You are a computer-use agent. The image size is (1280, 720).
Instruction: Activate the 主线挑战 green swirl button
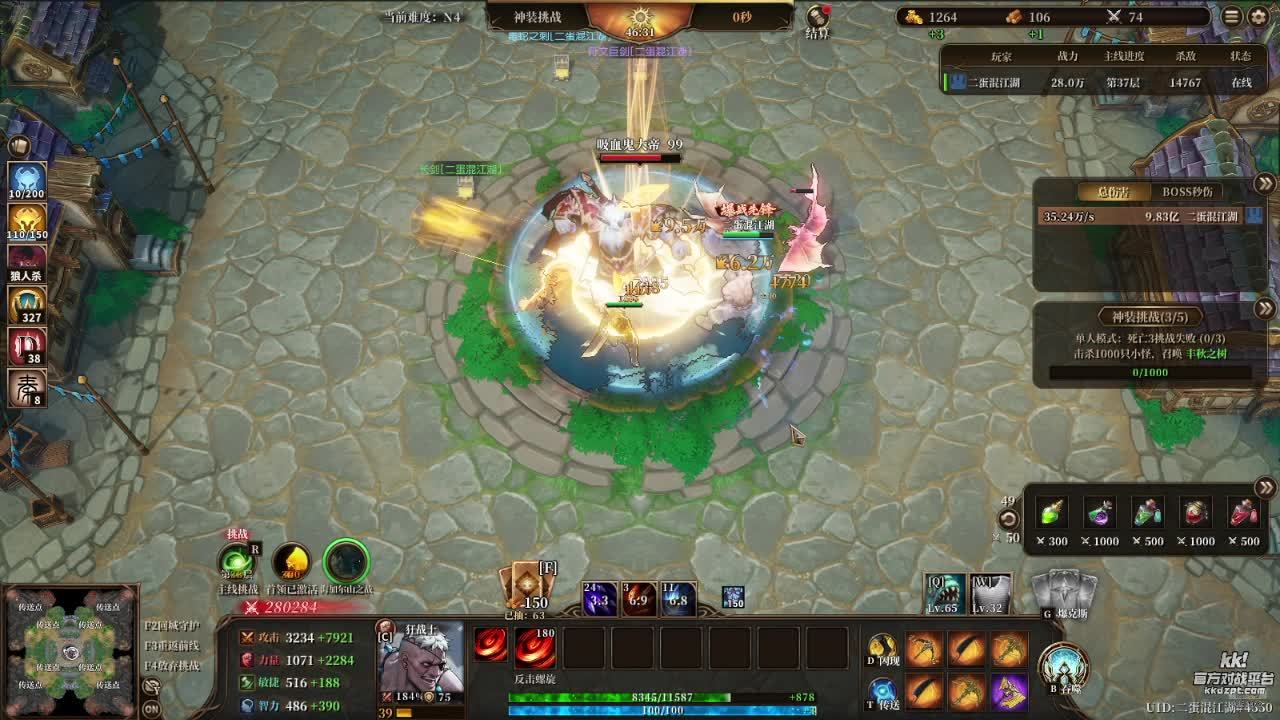point(237,563)
